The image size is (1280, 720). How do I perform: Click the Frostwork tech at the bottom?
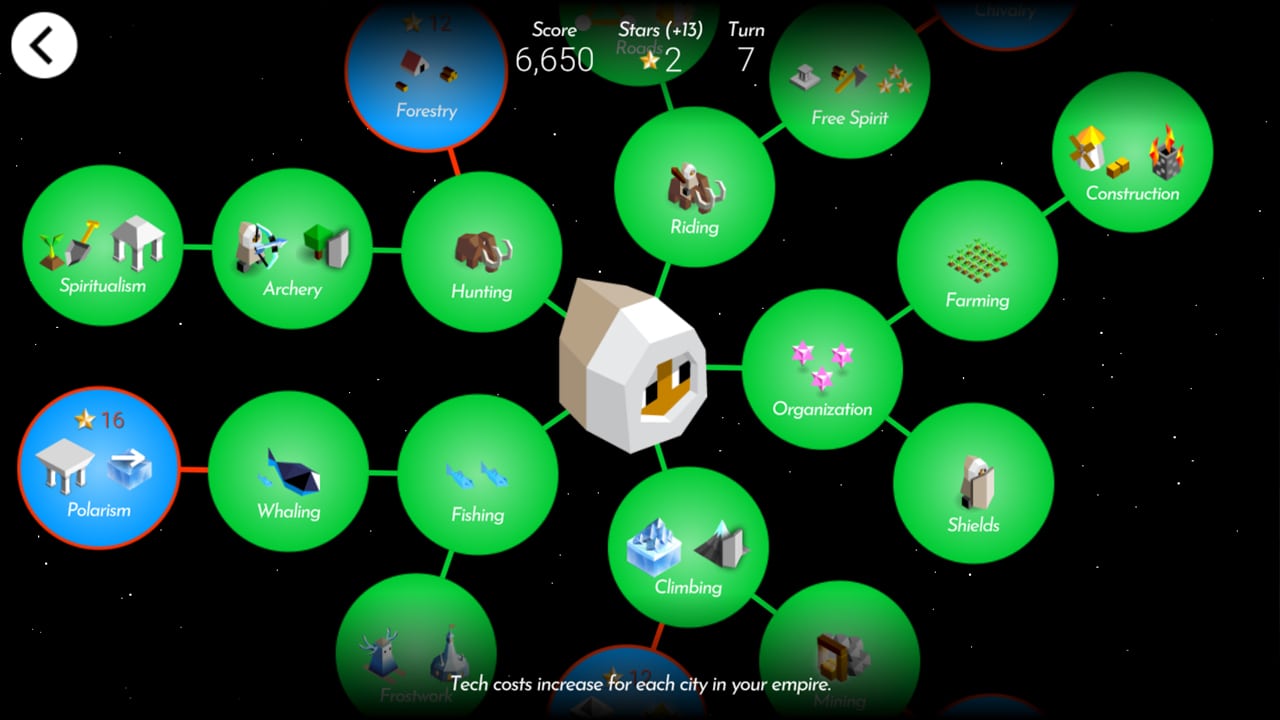coord(415,655)
